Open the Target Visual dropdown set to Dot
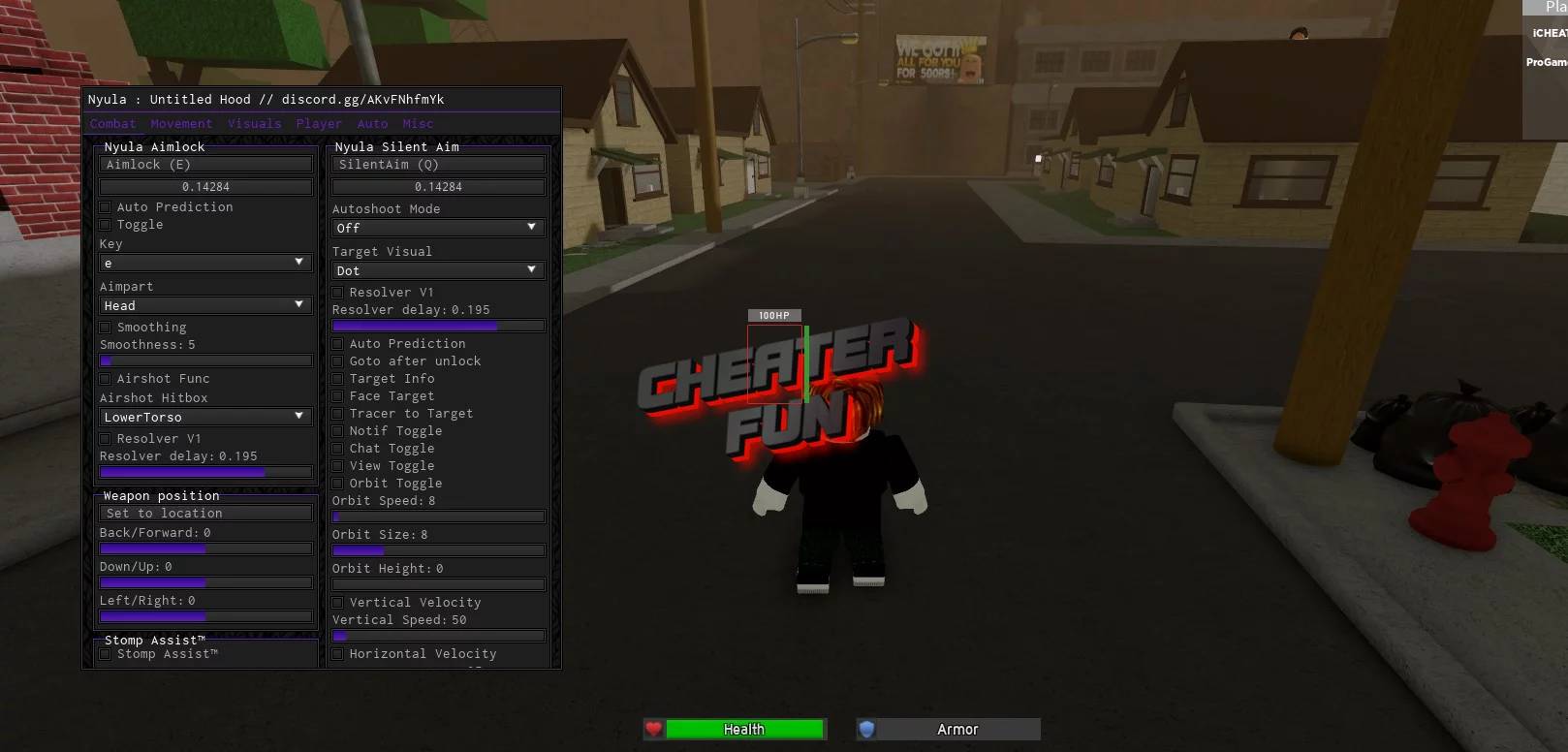 [437, 269]
